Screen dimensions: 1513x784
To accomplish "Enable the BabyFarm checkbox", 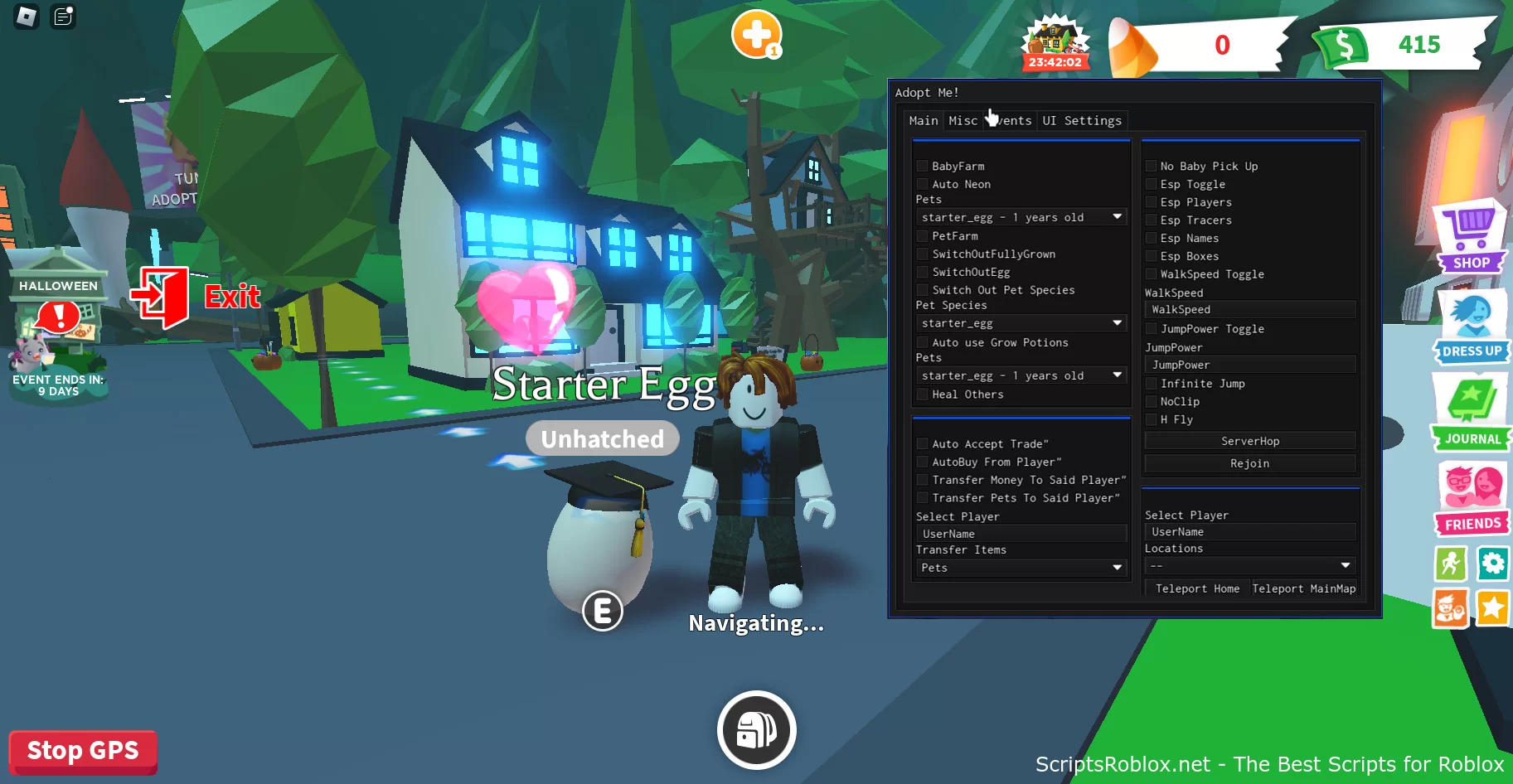I will [x=923, y=166].
